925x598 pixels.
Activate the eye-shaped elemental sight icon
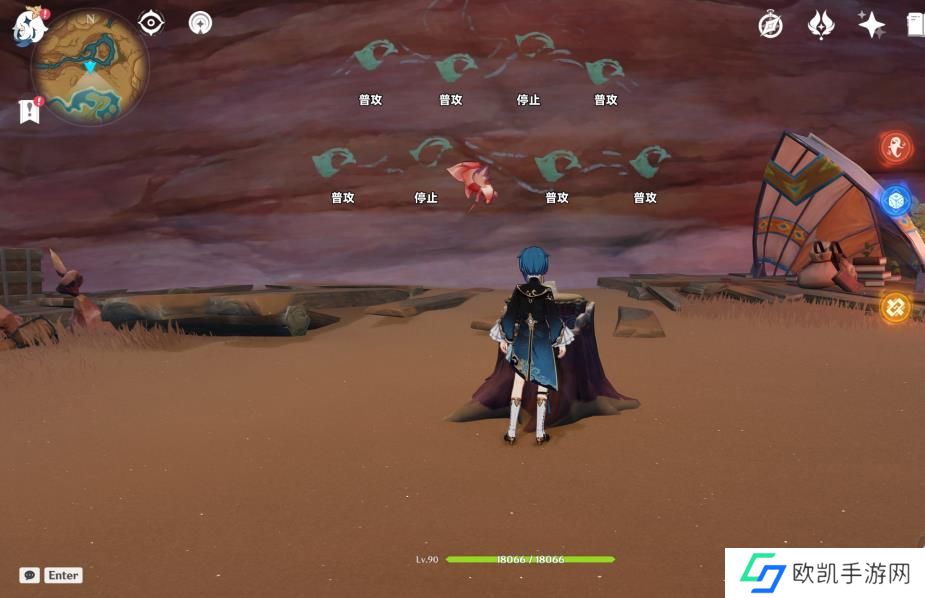pyautogui.click(x=151, y=23)
